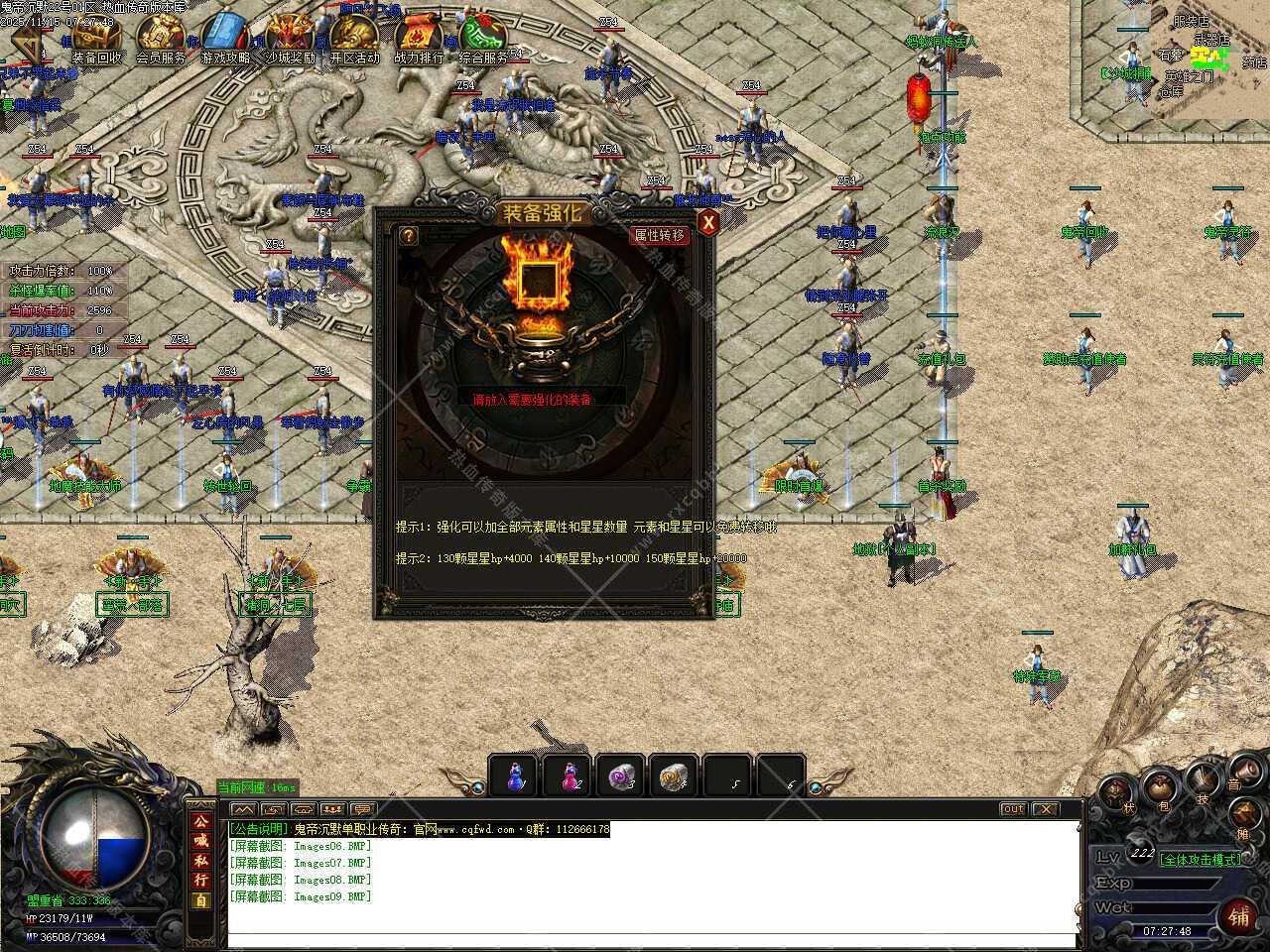This screenshot has height=952, width=1270.
Task: Click the chat panel's out button
Action: click(x=1012, y=809)
